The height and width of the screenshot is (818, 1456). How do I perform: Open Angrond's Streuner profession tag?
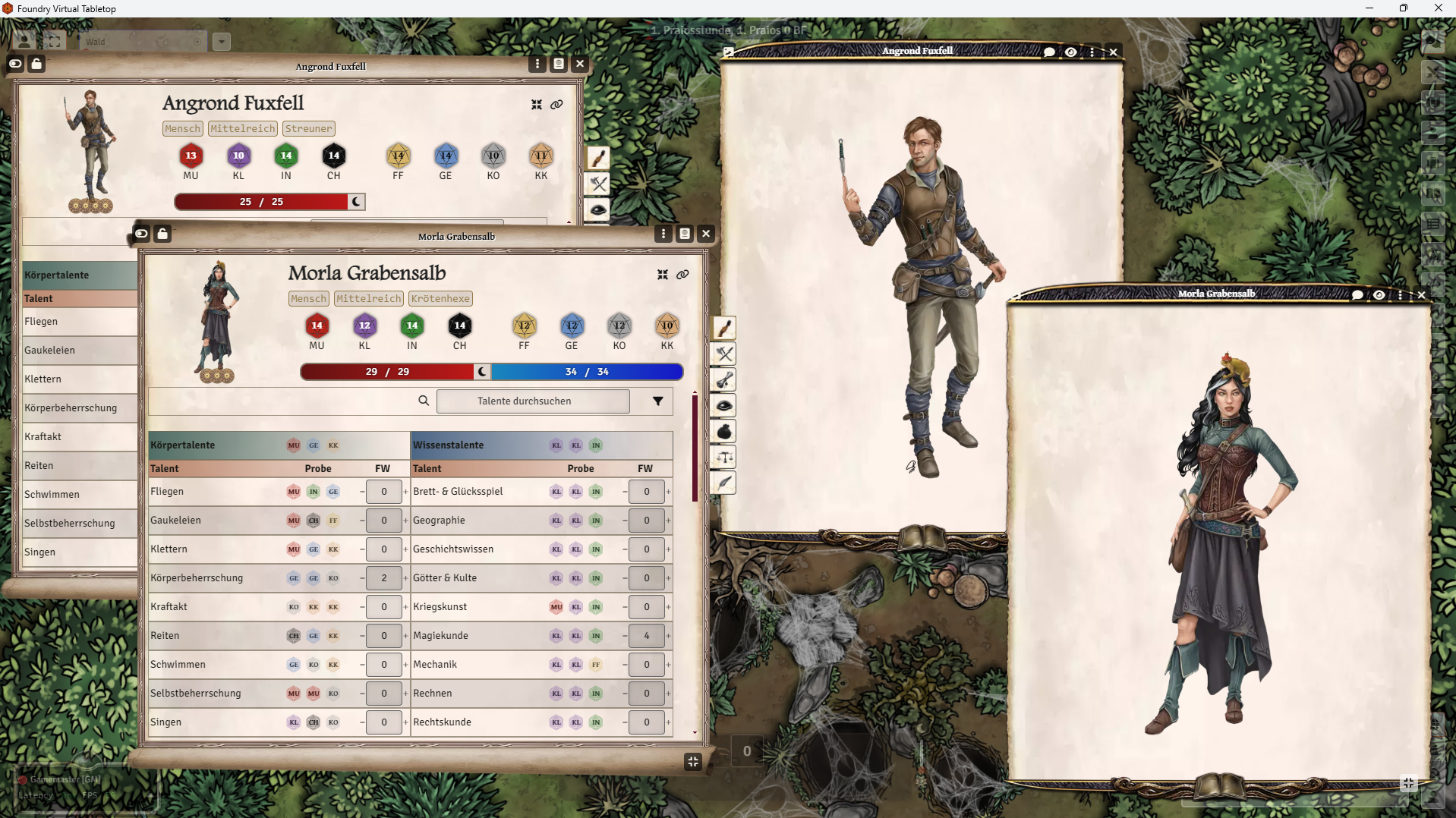[x=308, y=129]
